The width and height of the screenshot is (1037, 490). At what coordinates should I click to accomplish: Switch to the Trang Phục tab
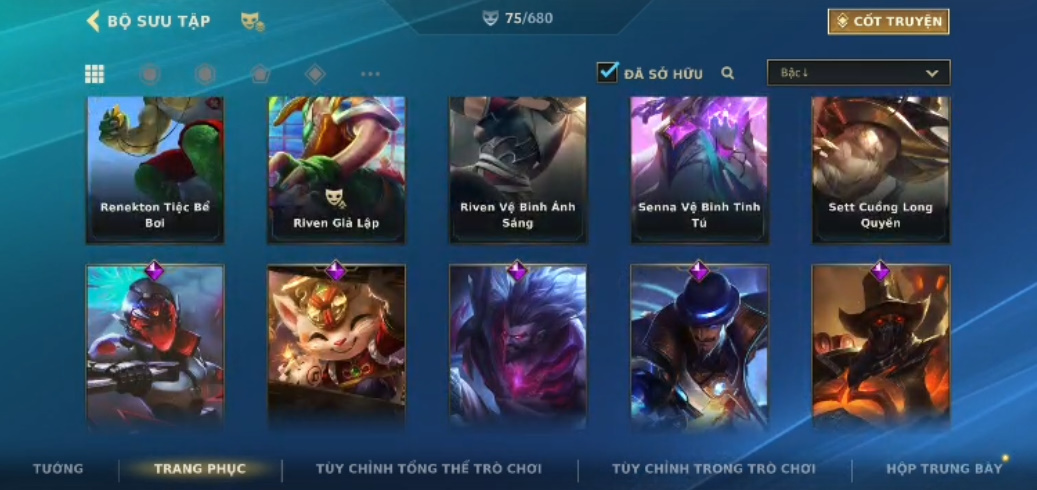[199, 468]
